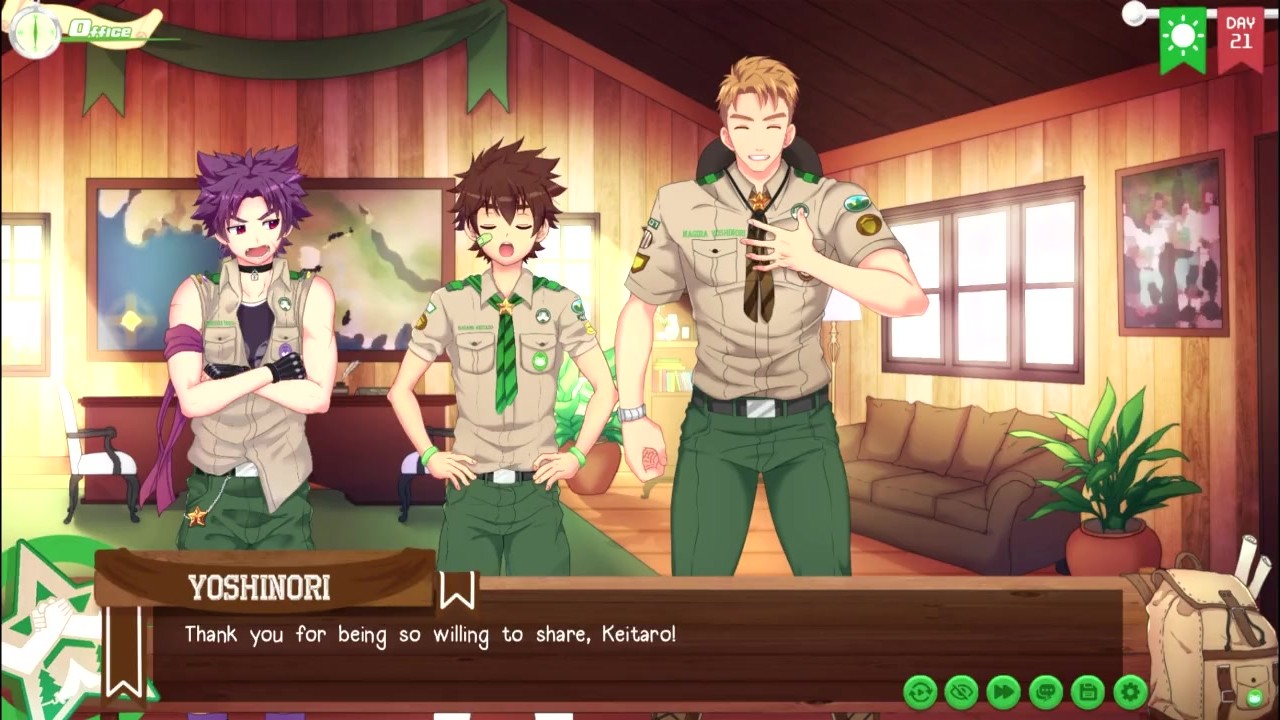The width and height of the screenshot is (1280, 720).
Task: Toggle auto-play with the circular arrows button
Action: pyautogui.click(x=920, y=691)
